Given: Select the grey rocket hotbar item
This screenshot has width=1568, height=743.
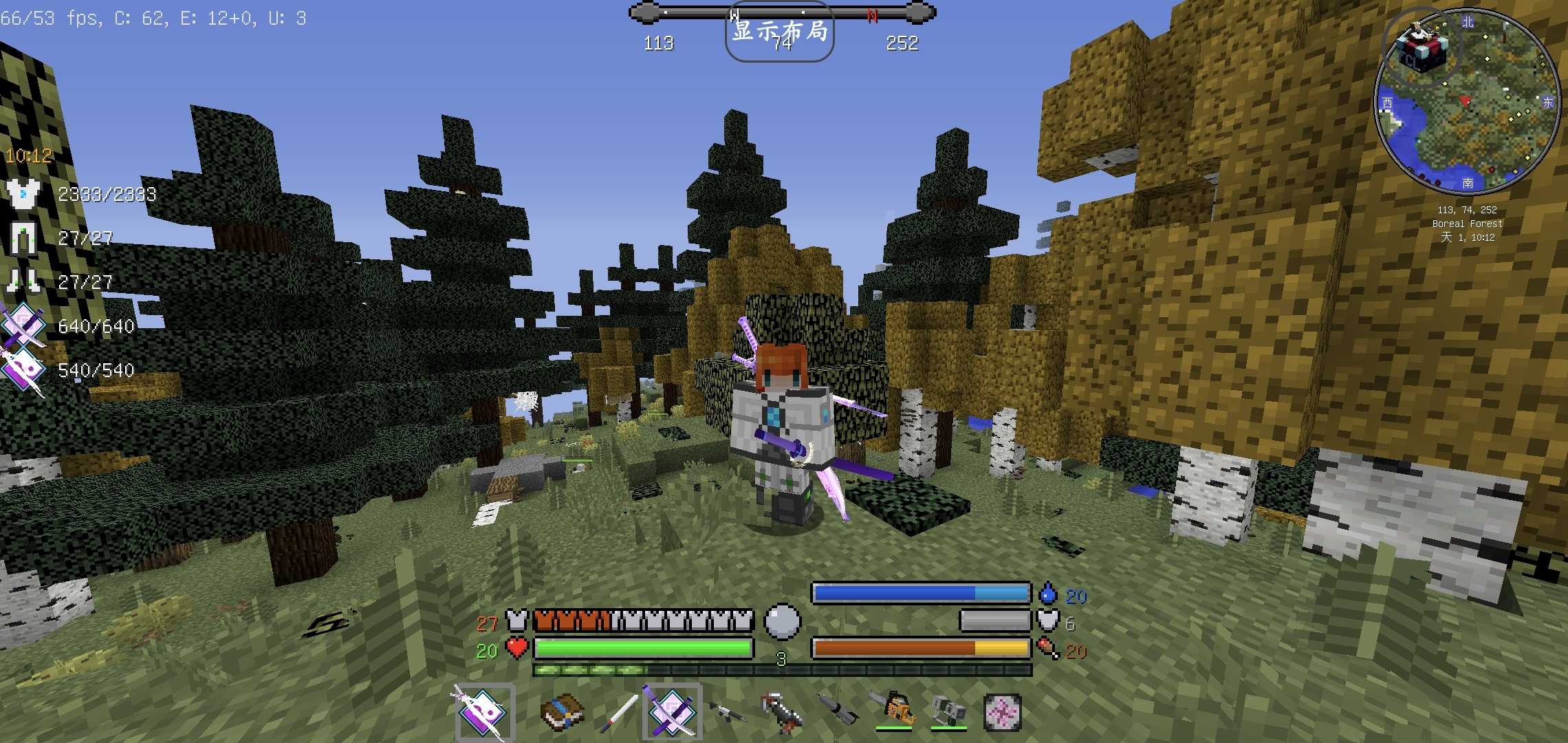Looking at the screenshot, I should click(x=837, y=712).
